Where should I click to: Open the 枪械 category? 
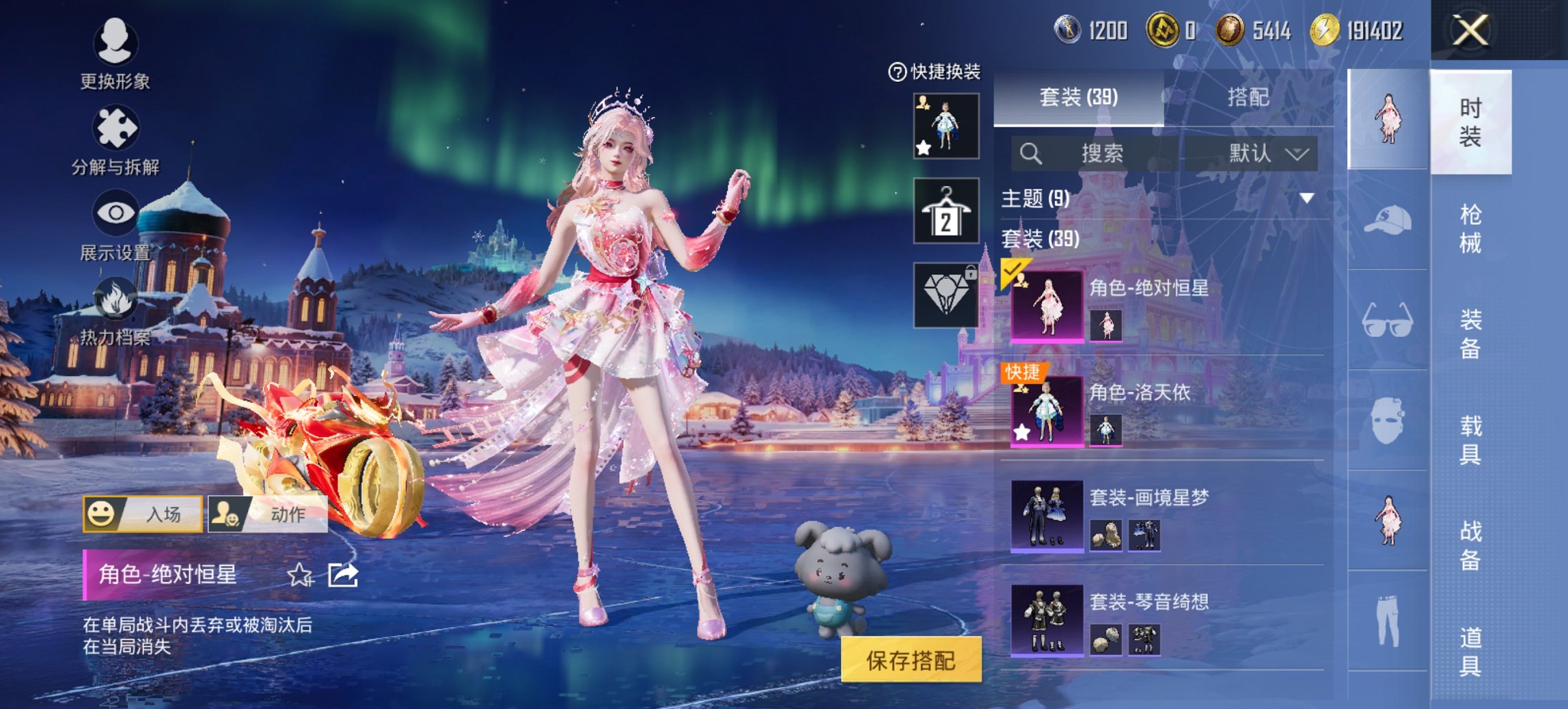pyautogui.click(x=1470, y=228)
